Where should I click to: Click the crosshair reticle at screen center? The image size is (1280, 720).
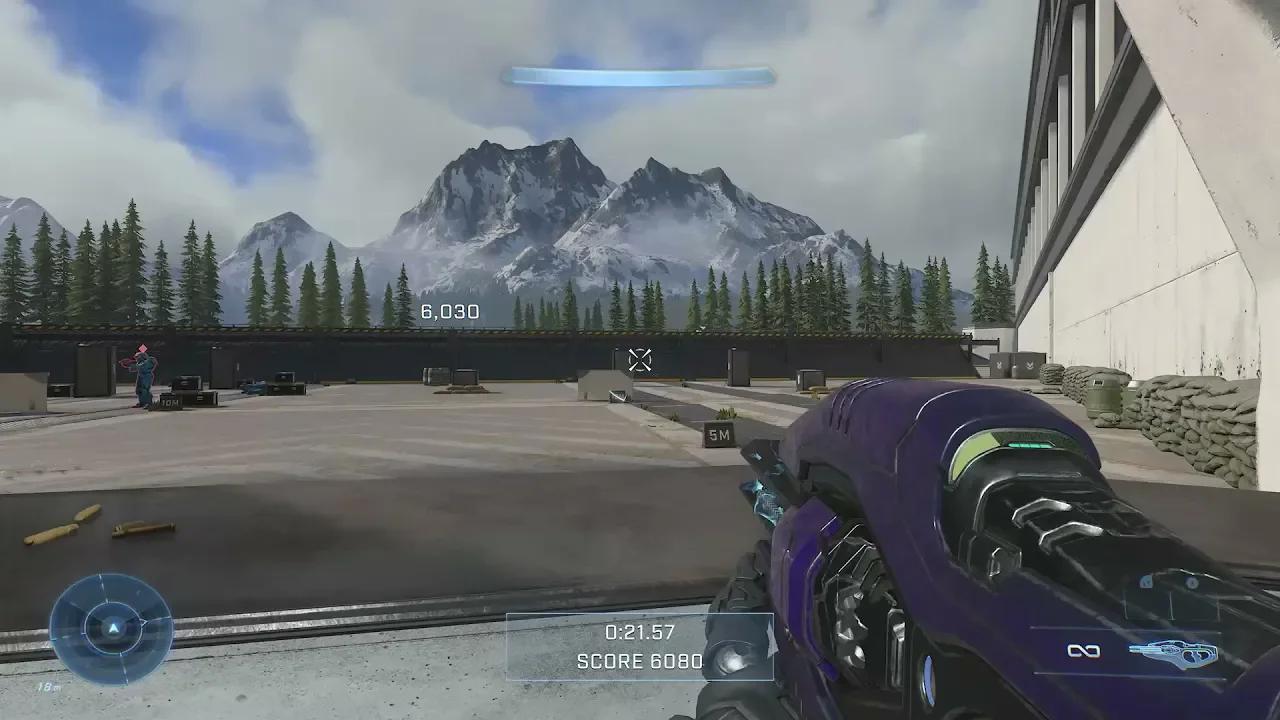click(640, 358)
